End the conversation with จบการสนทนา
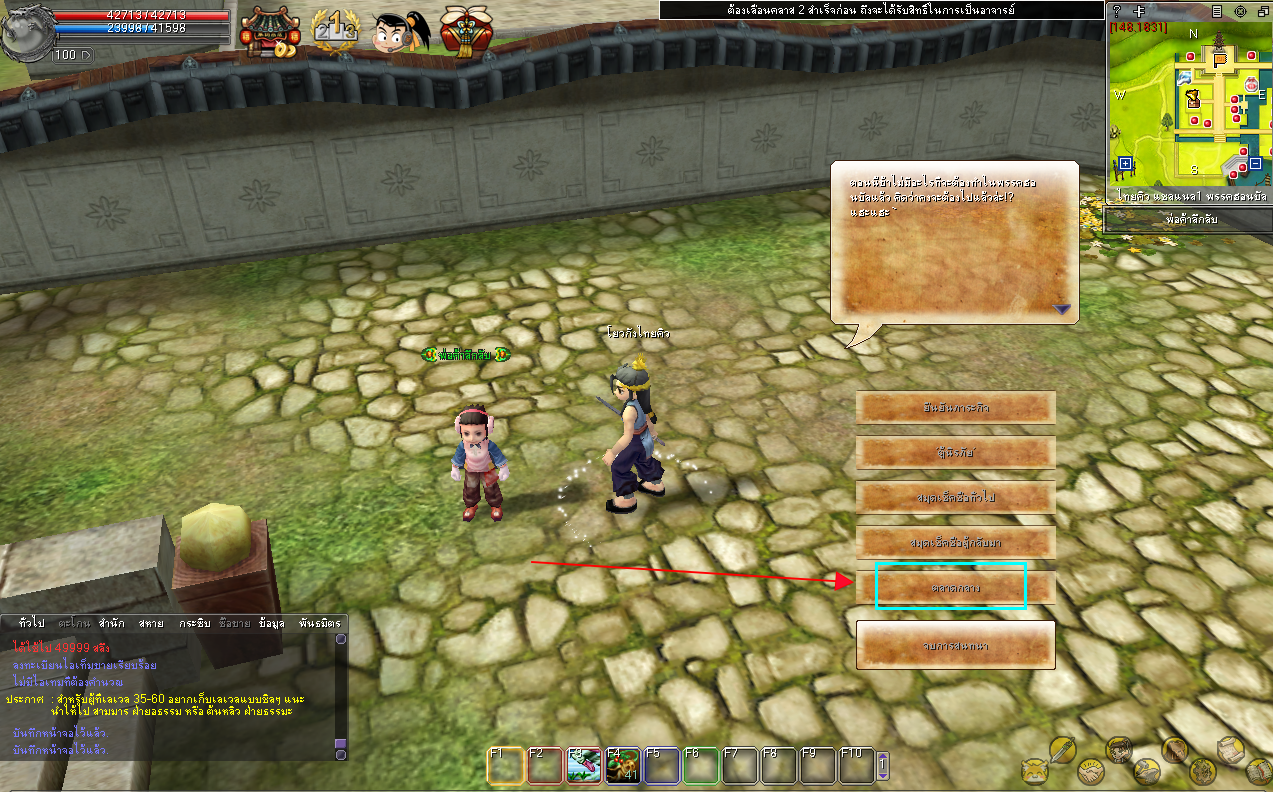 click(955, 646)
